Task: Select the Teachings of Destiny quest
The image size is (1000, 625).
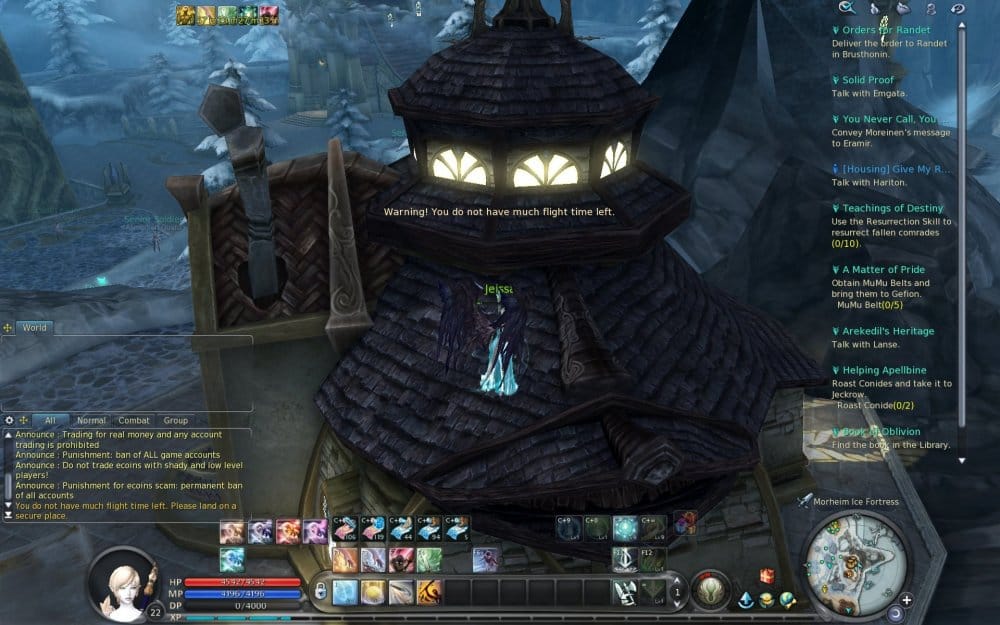Action: pyautogui.click(x=893, y=208)
